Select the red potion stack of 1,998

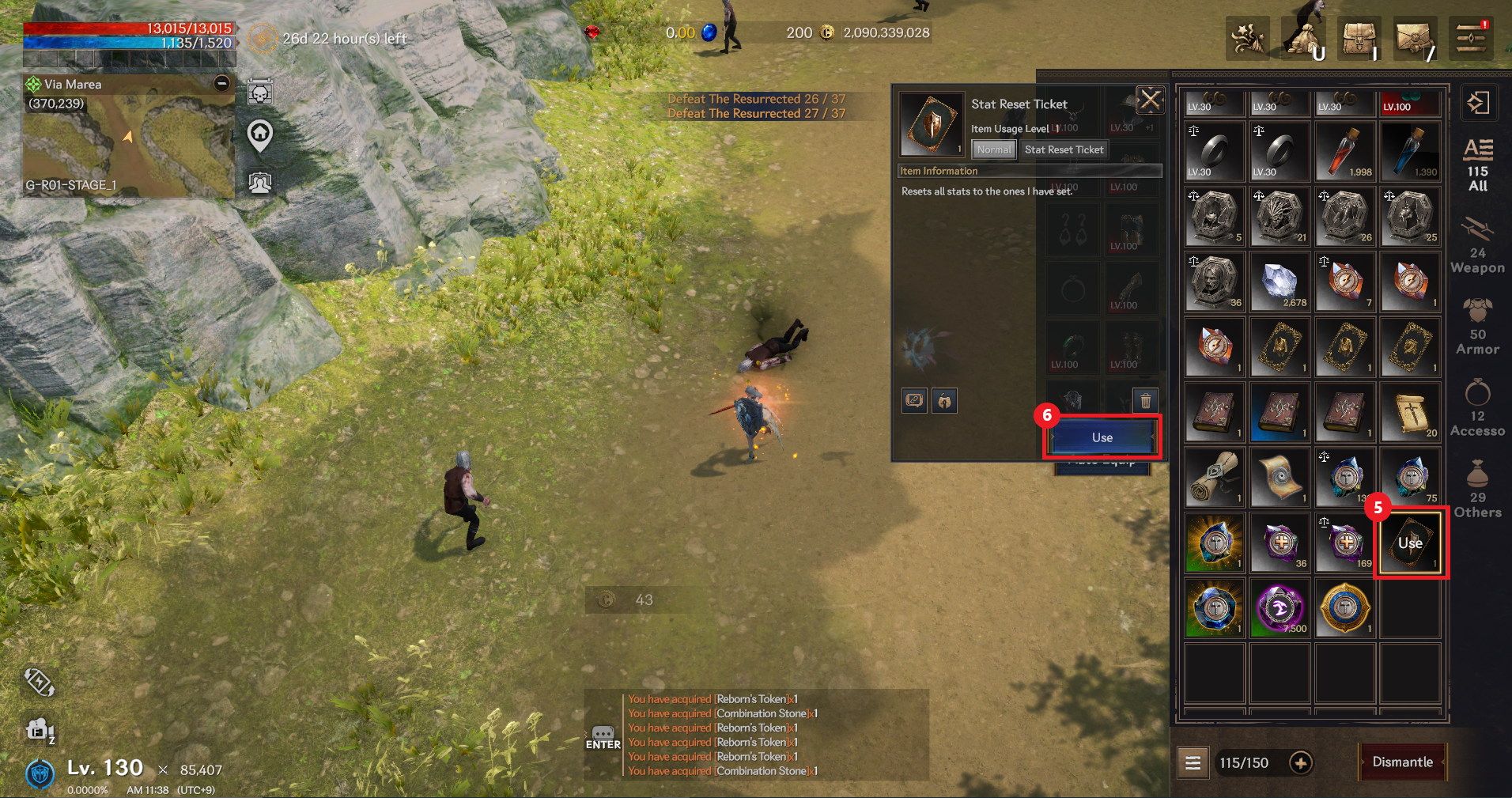pos(1345,152)
